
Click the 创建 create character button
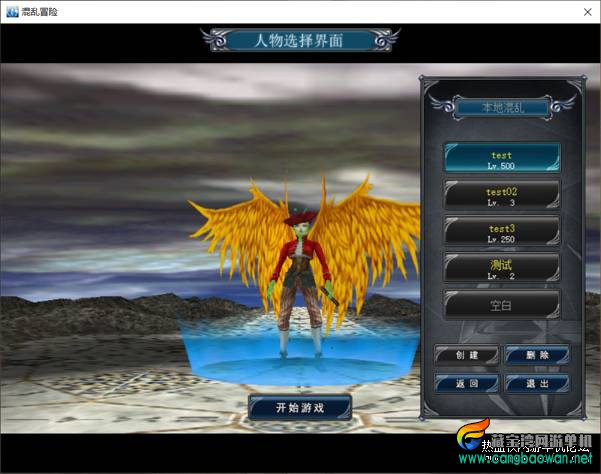(x=466, y=355)
